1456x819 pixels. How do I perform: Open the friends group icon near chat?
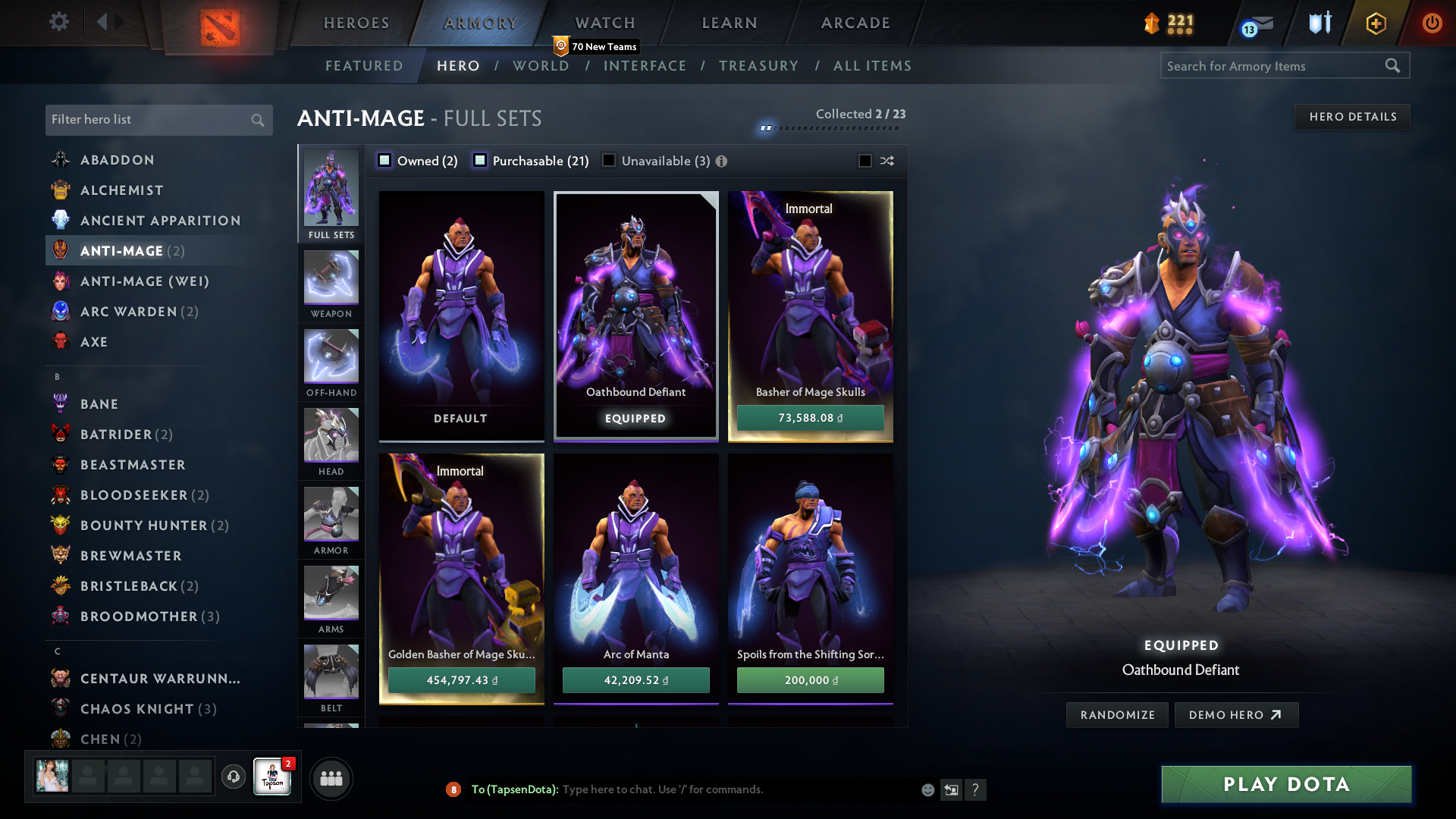point(331,778)
